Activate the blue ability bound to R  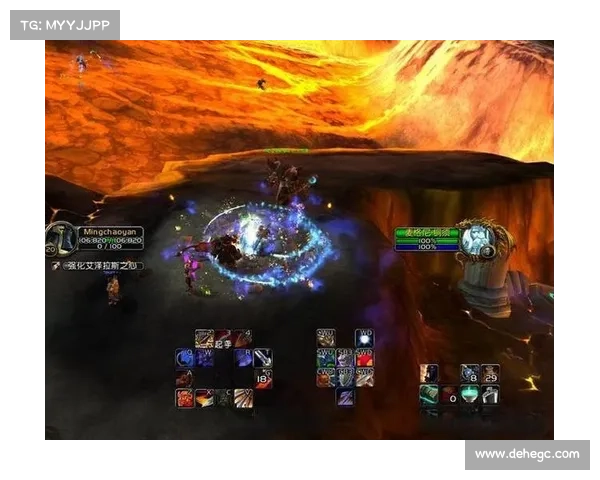243,357
